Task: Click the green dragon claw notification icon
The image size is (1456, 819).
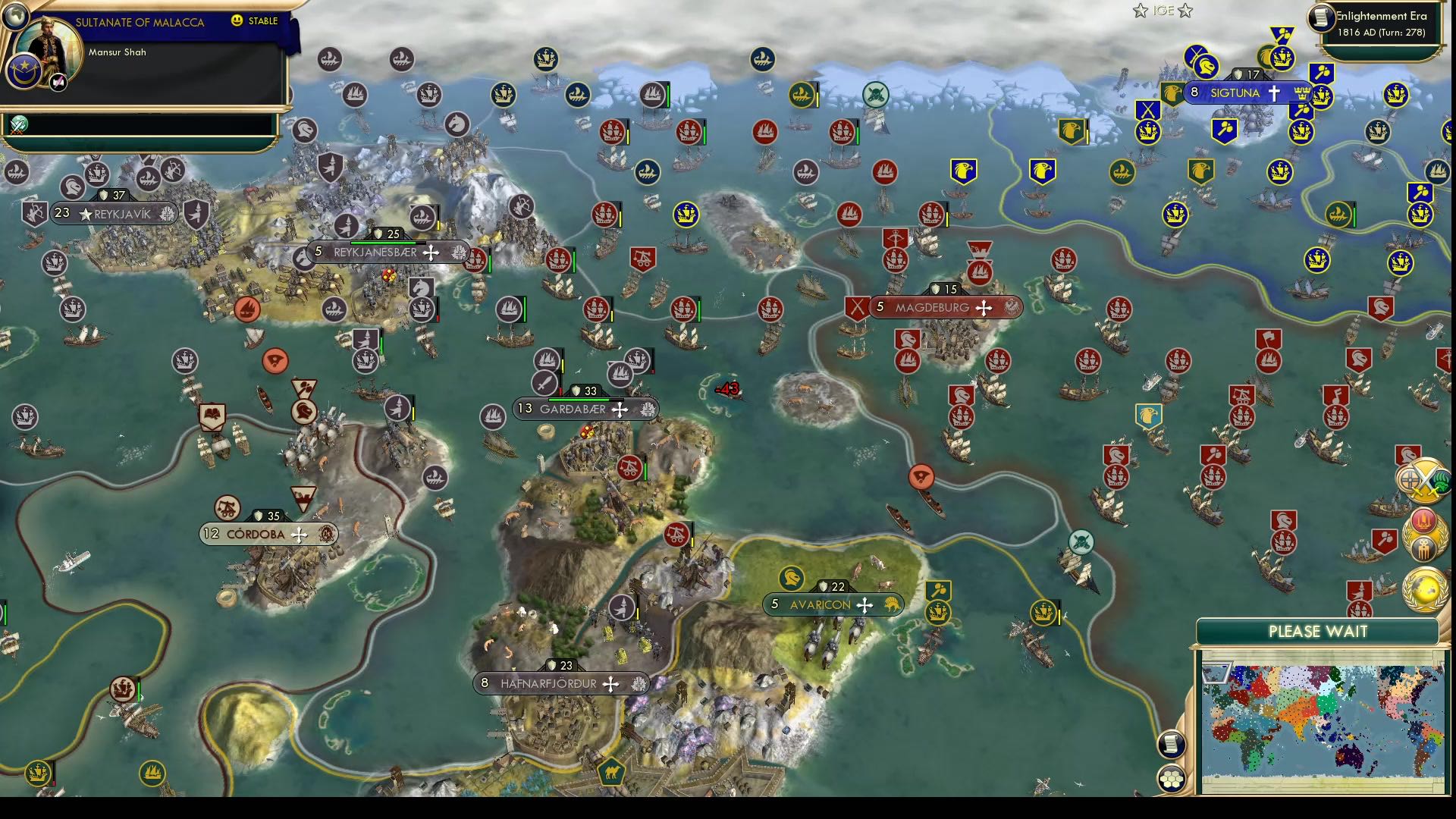Action: click(1442, 483)
